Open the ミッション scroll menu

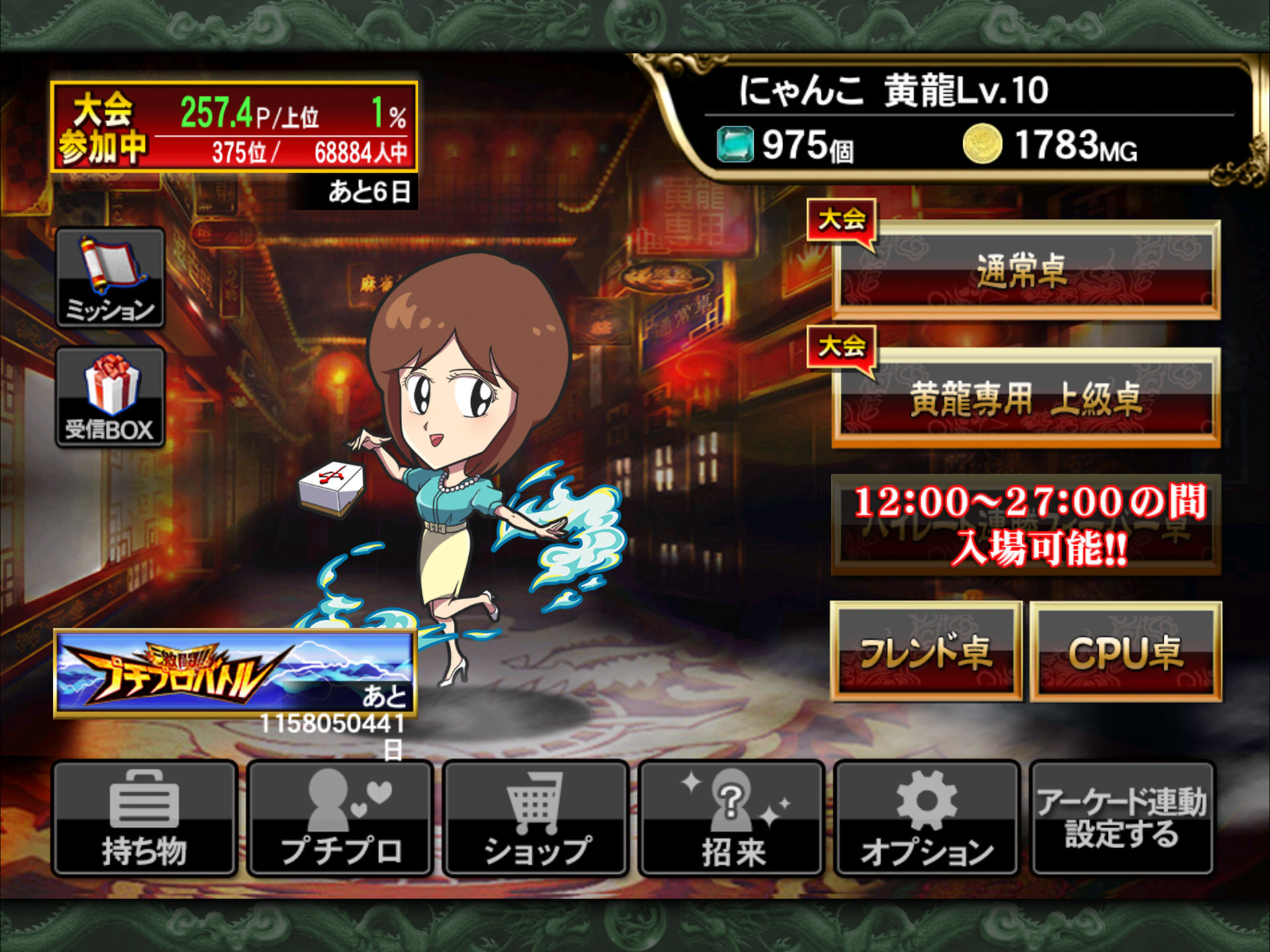[110, 278]
